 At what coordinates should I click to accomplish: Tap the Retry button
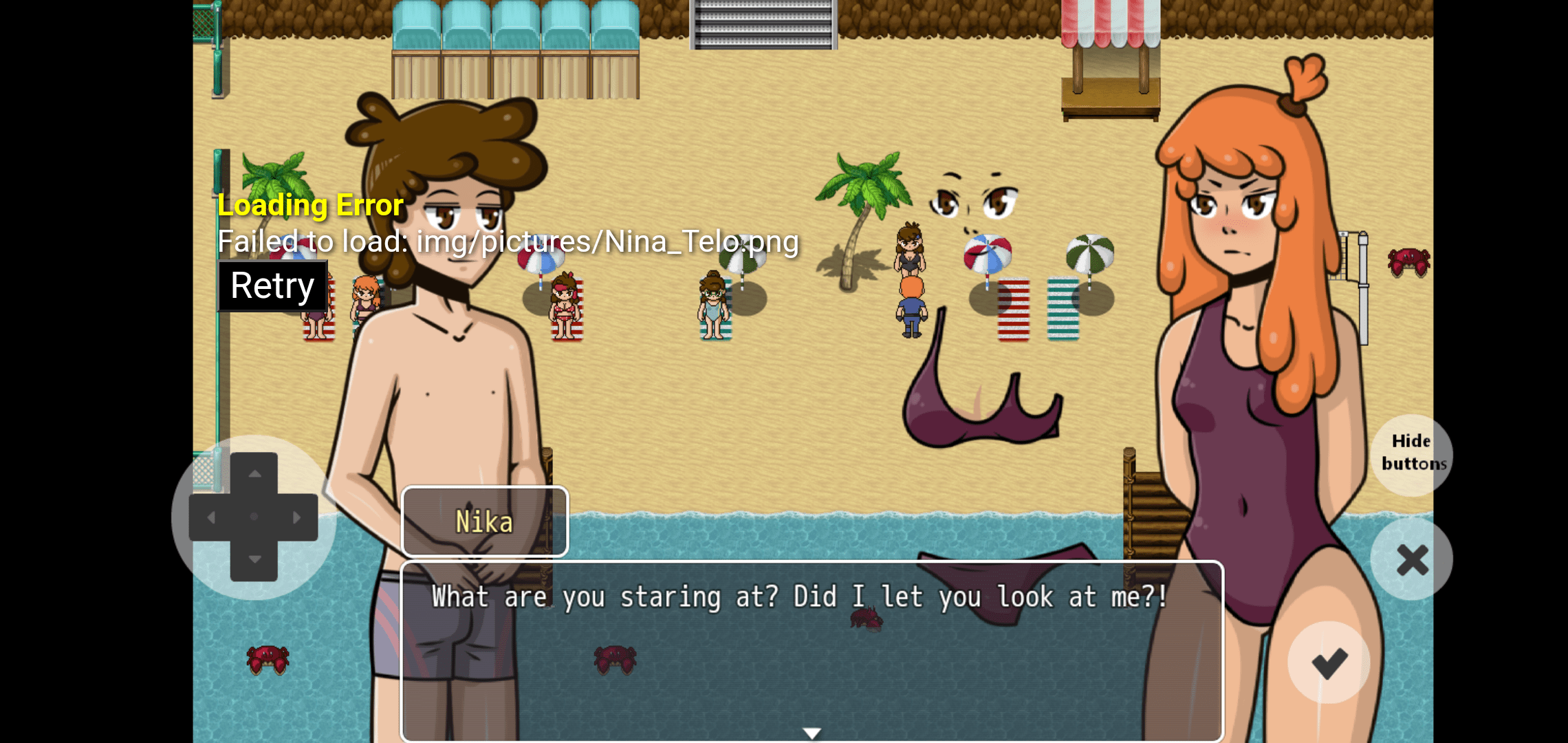point(272,284)
